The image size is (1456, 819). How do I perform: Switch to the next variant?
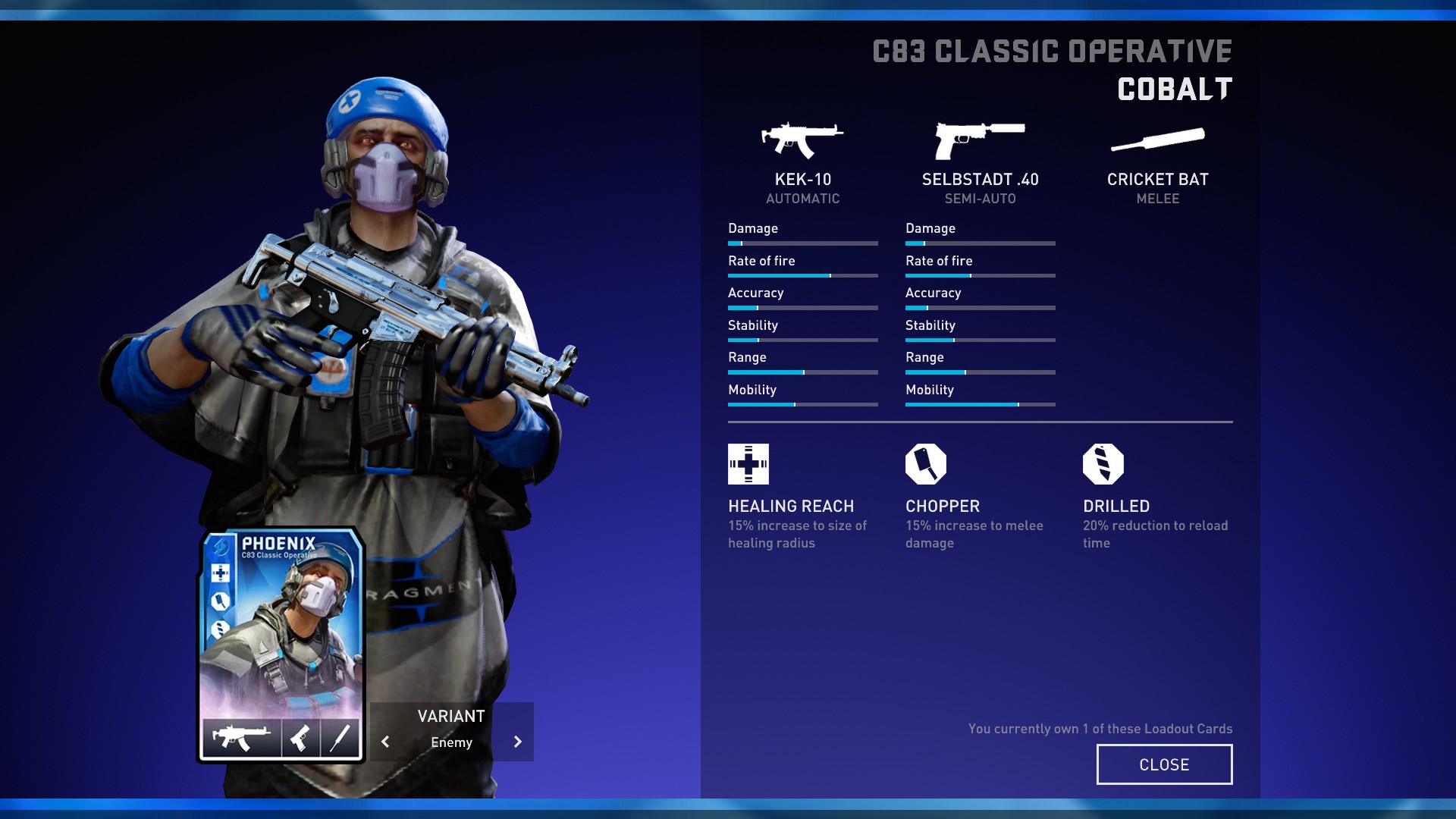pyautogui.click(x=517, y=742)
